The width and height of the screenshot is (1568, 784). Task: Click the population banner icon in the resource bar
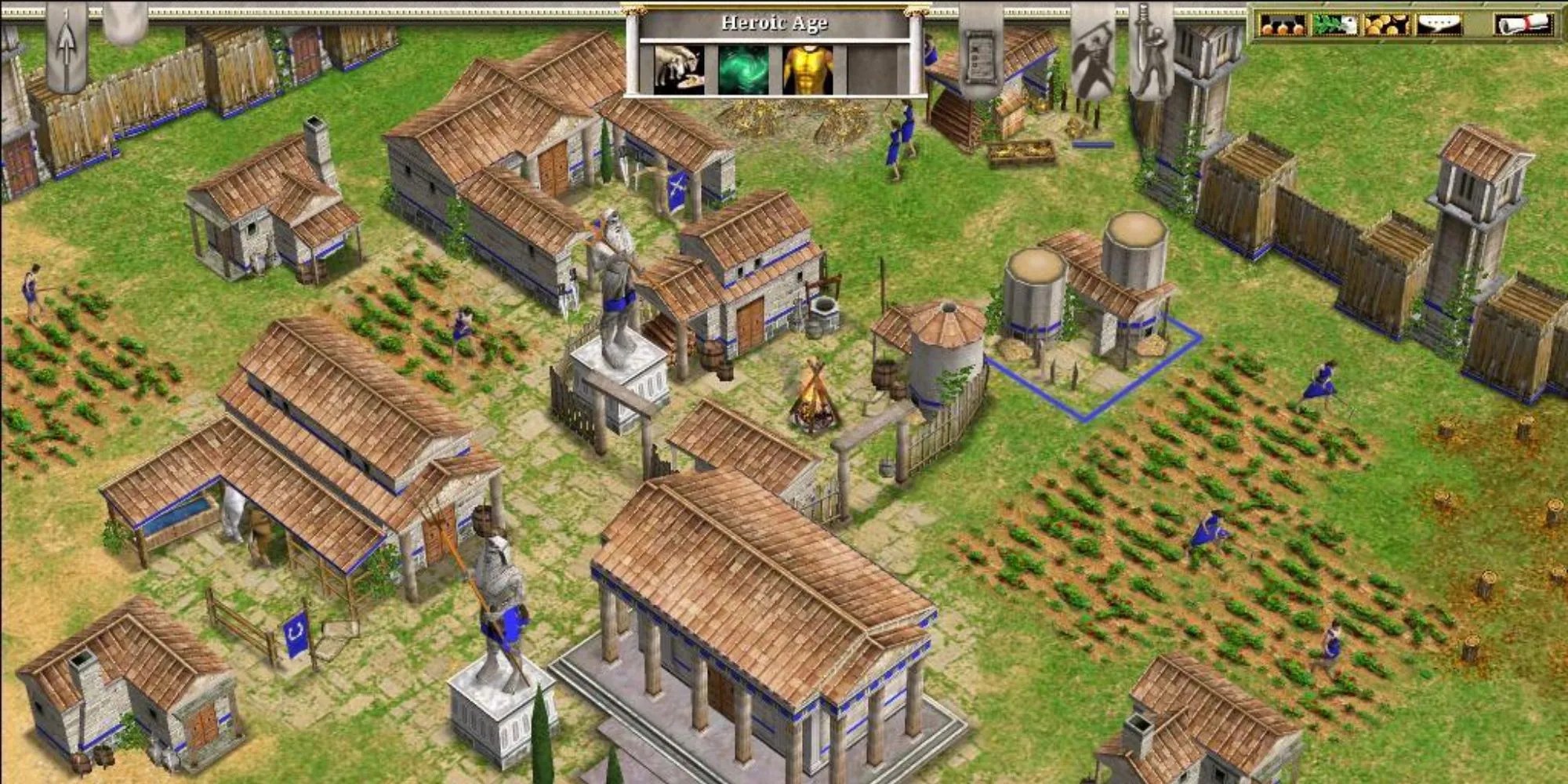1439,24
